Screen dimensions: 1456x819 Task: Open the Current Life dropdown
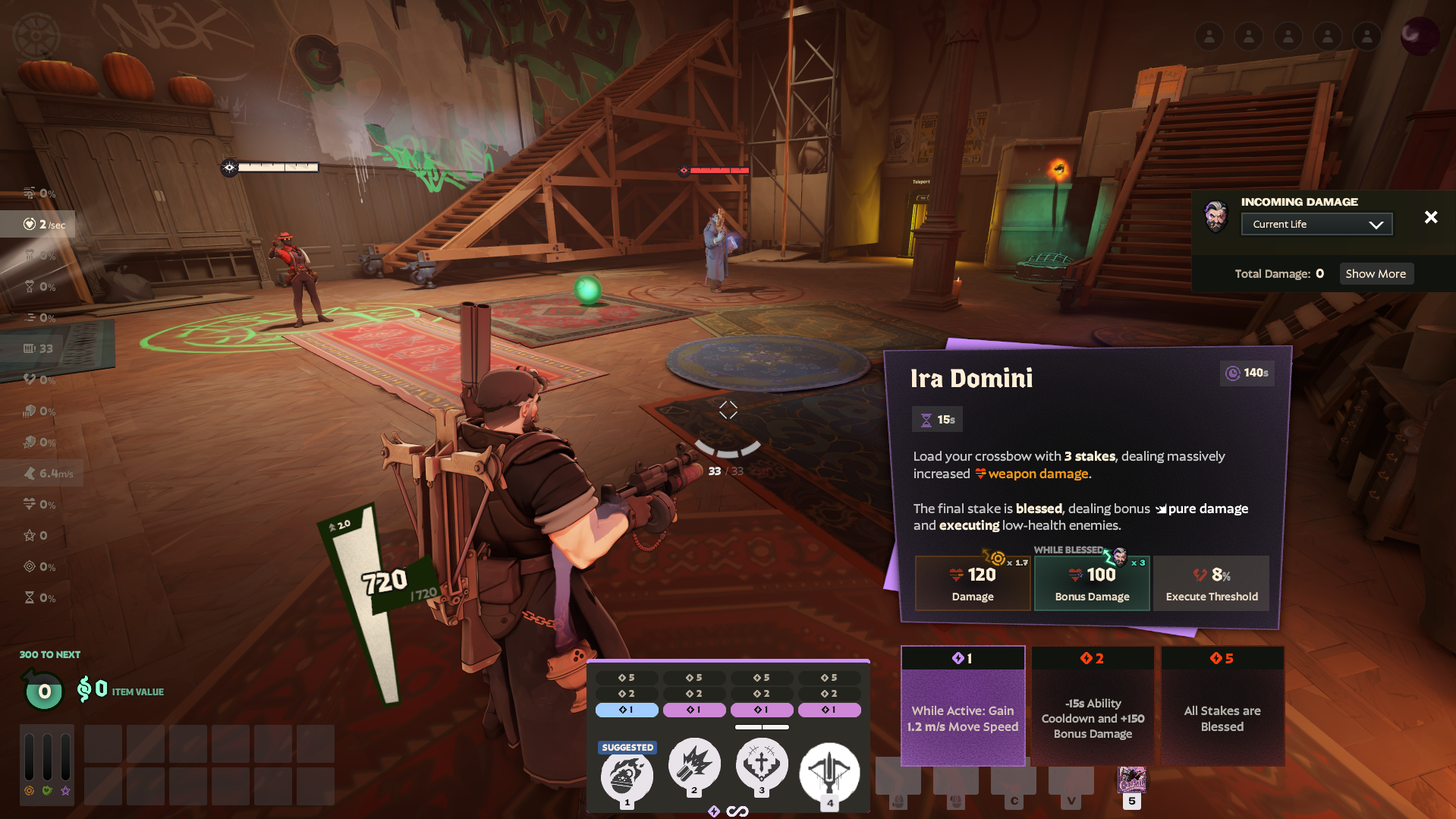[x=1316, y=224]
